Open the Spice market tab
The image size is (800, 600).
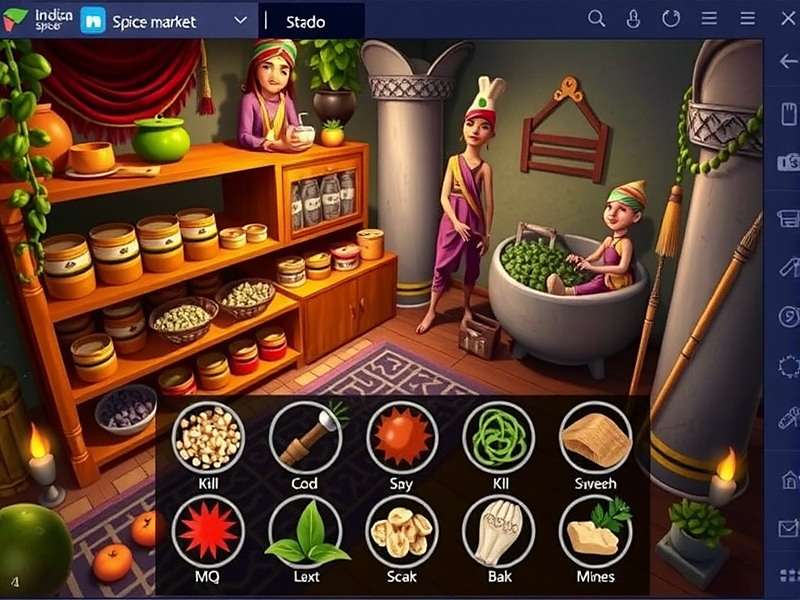152,20
